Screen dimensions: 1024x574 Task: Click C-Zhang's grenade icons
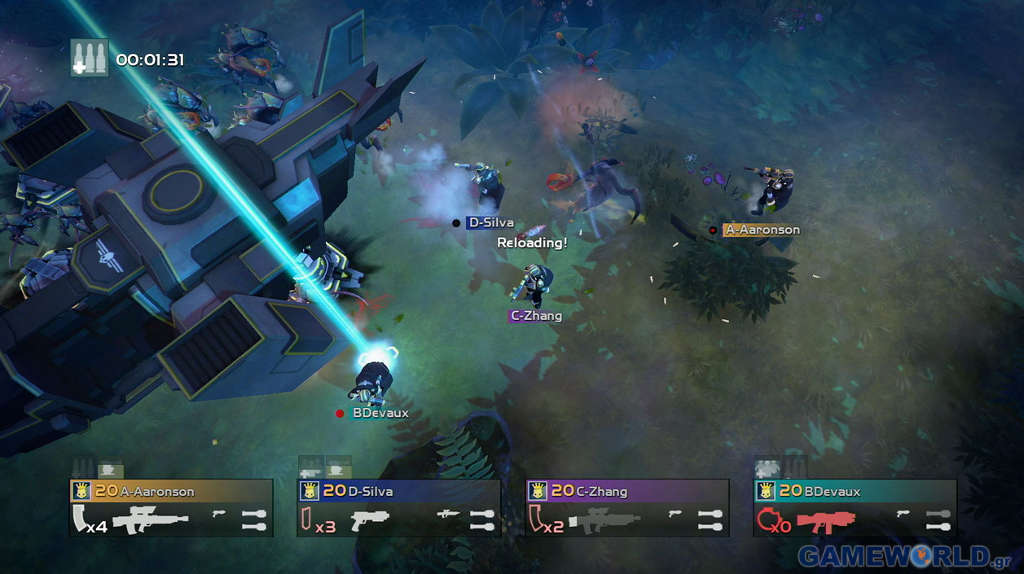point(710,519)
